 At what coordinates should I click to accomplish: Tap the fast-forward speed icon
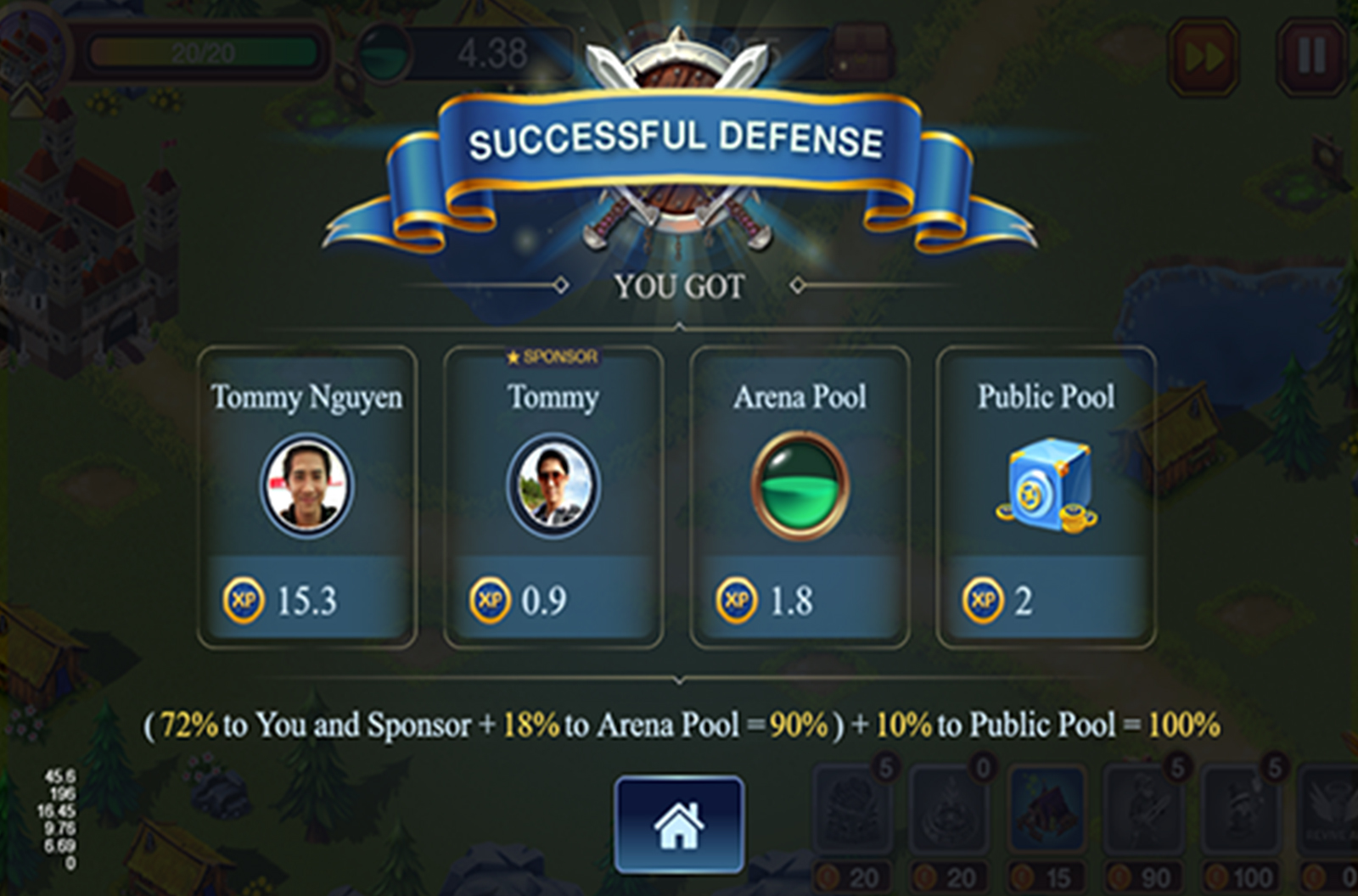click(x=1203, y=55)
